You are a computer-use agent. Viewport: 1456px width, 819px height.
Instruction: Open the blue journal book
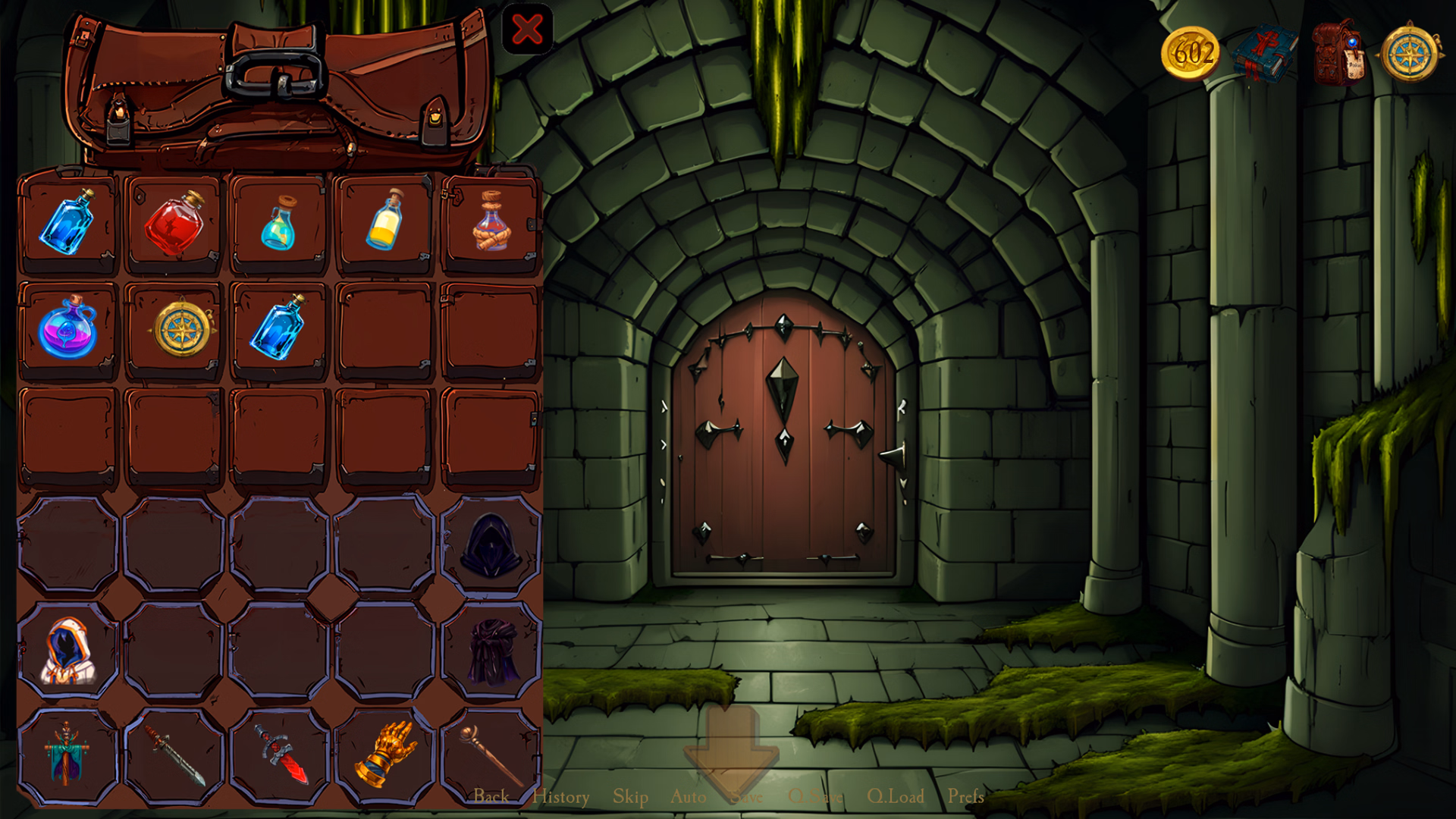1264,53
